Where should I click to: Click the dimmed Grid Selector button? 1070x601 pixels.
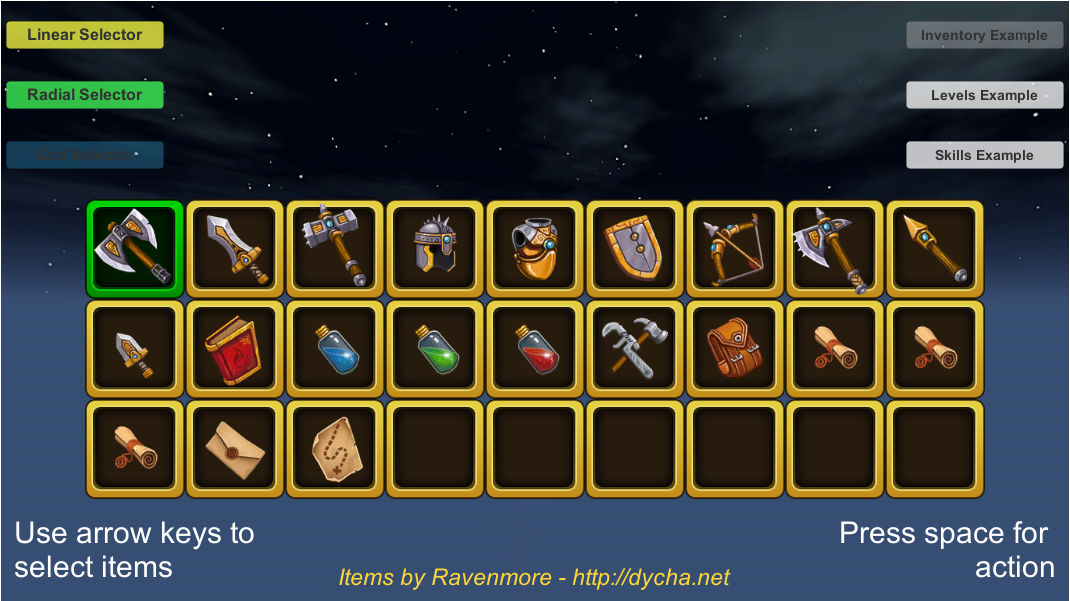pos(85,155)
